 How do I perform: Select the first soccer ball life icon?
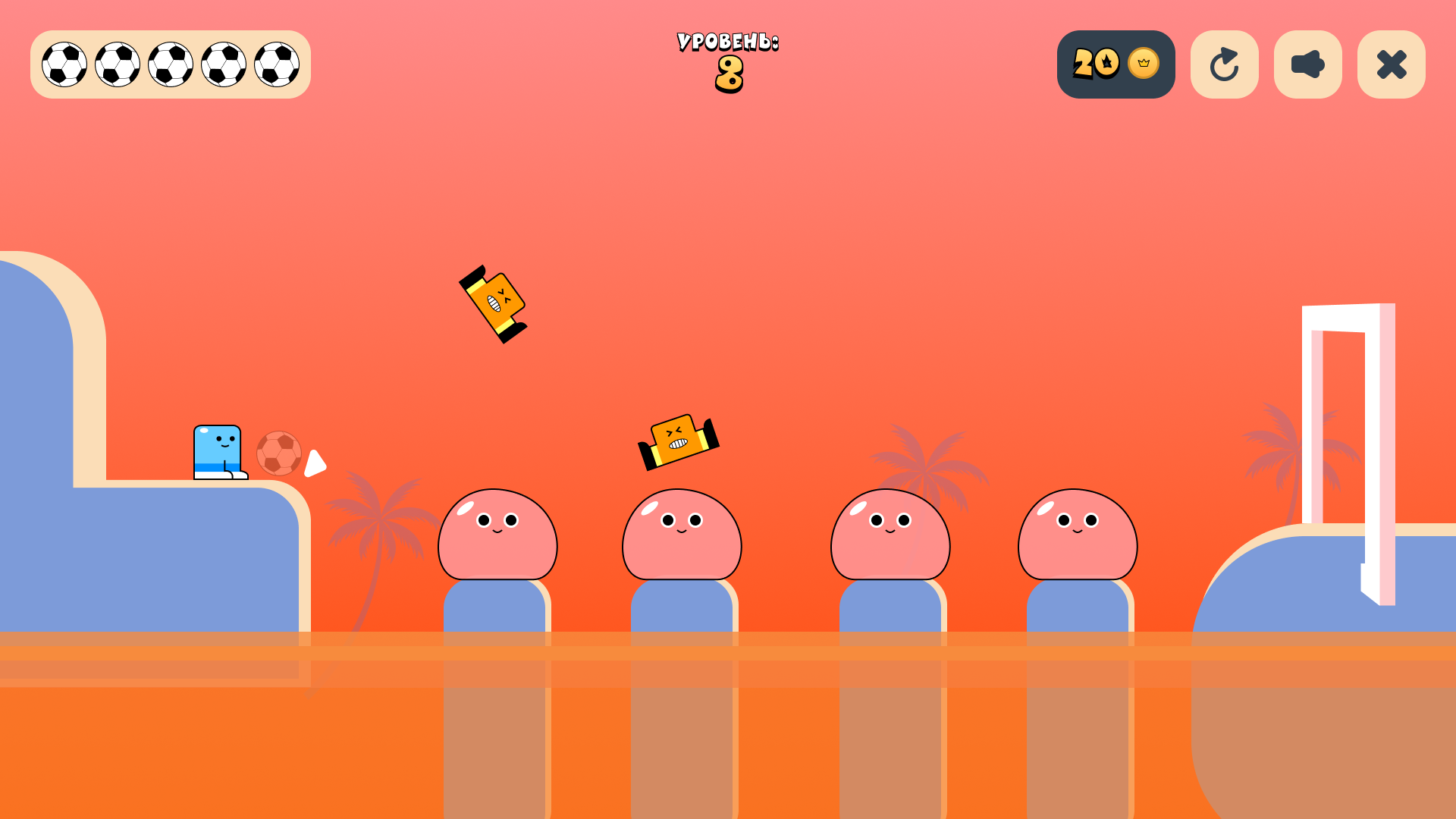click(x=64, y=64)
